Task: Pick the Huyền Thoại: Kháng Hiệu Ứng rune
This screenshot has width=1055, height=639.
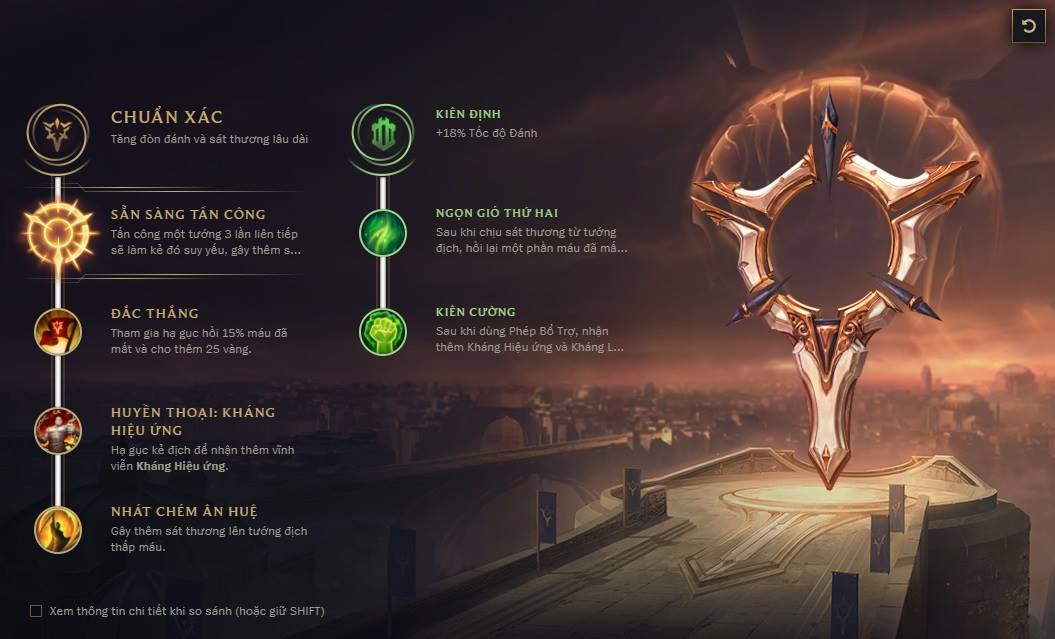Action: (58, 430)
